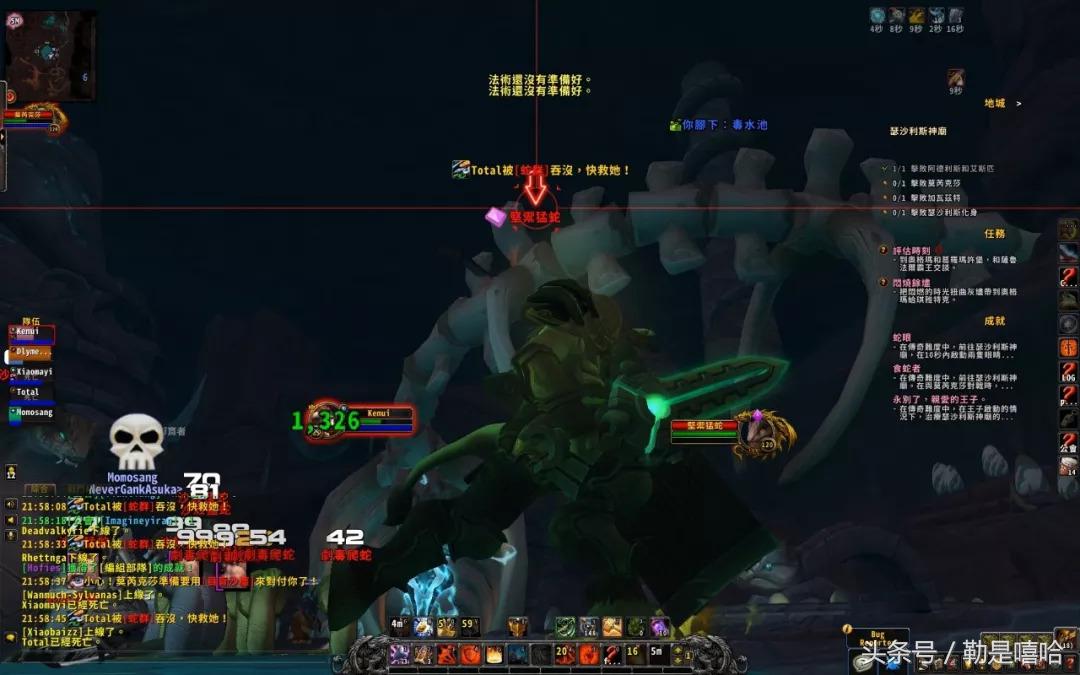Click the orange rune icon in the side bar
This screenshot has width=1080, height=675.
point(1069,348)
